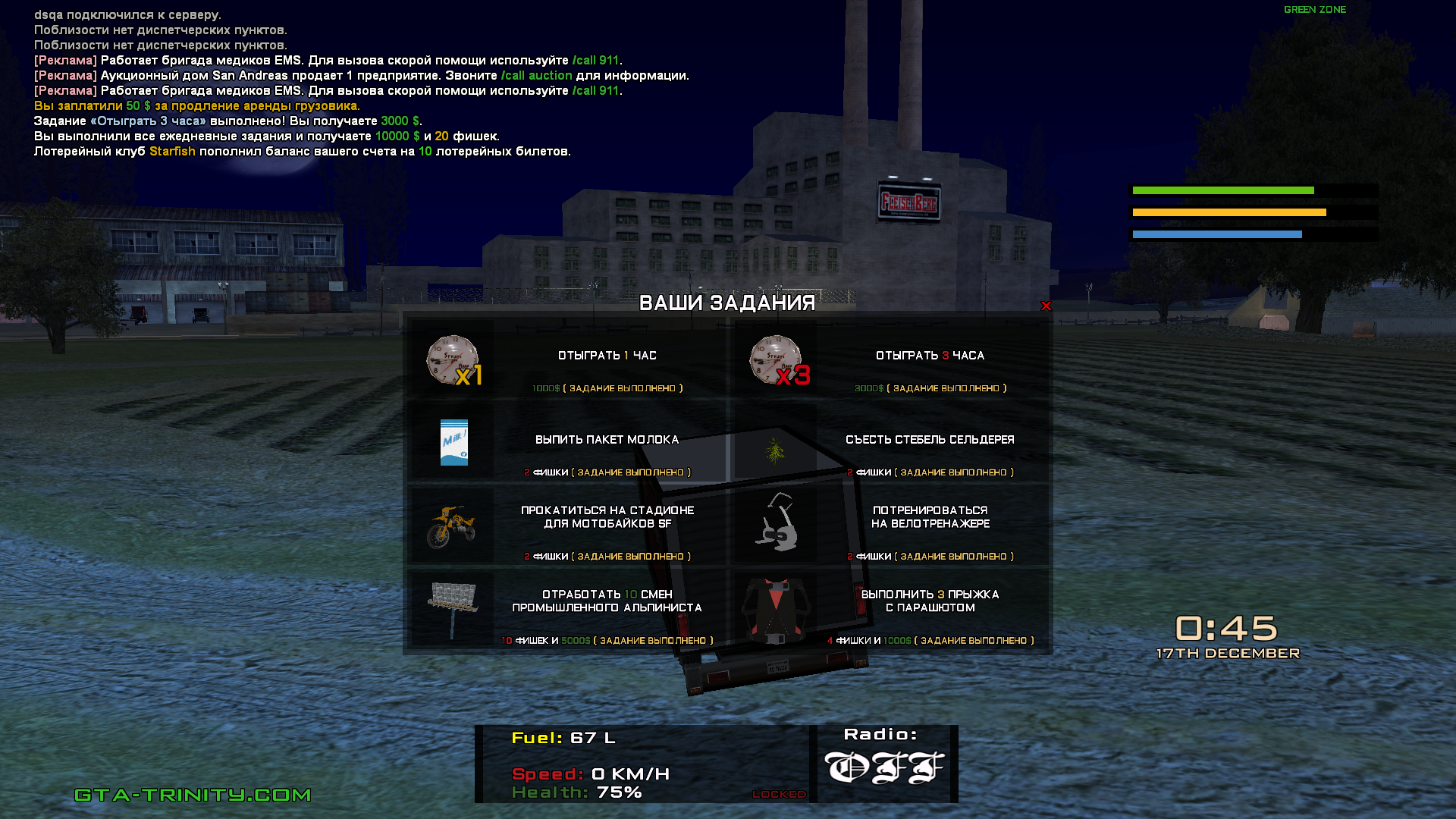Click the exercise bike icon
Image resolution: width=1456 pixels, height=819 pixels.
pyautogui.click(x=777, y=523)
